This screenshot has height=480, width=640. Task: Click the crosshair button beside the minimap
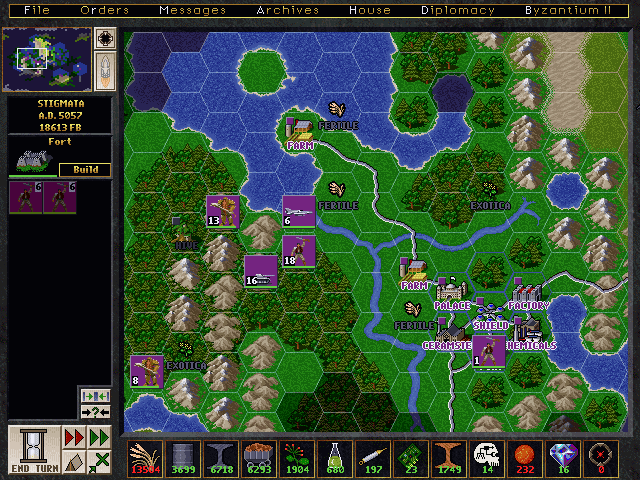(x=105, y=39)
